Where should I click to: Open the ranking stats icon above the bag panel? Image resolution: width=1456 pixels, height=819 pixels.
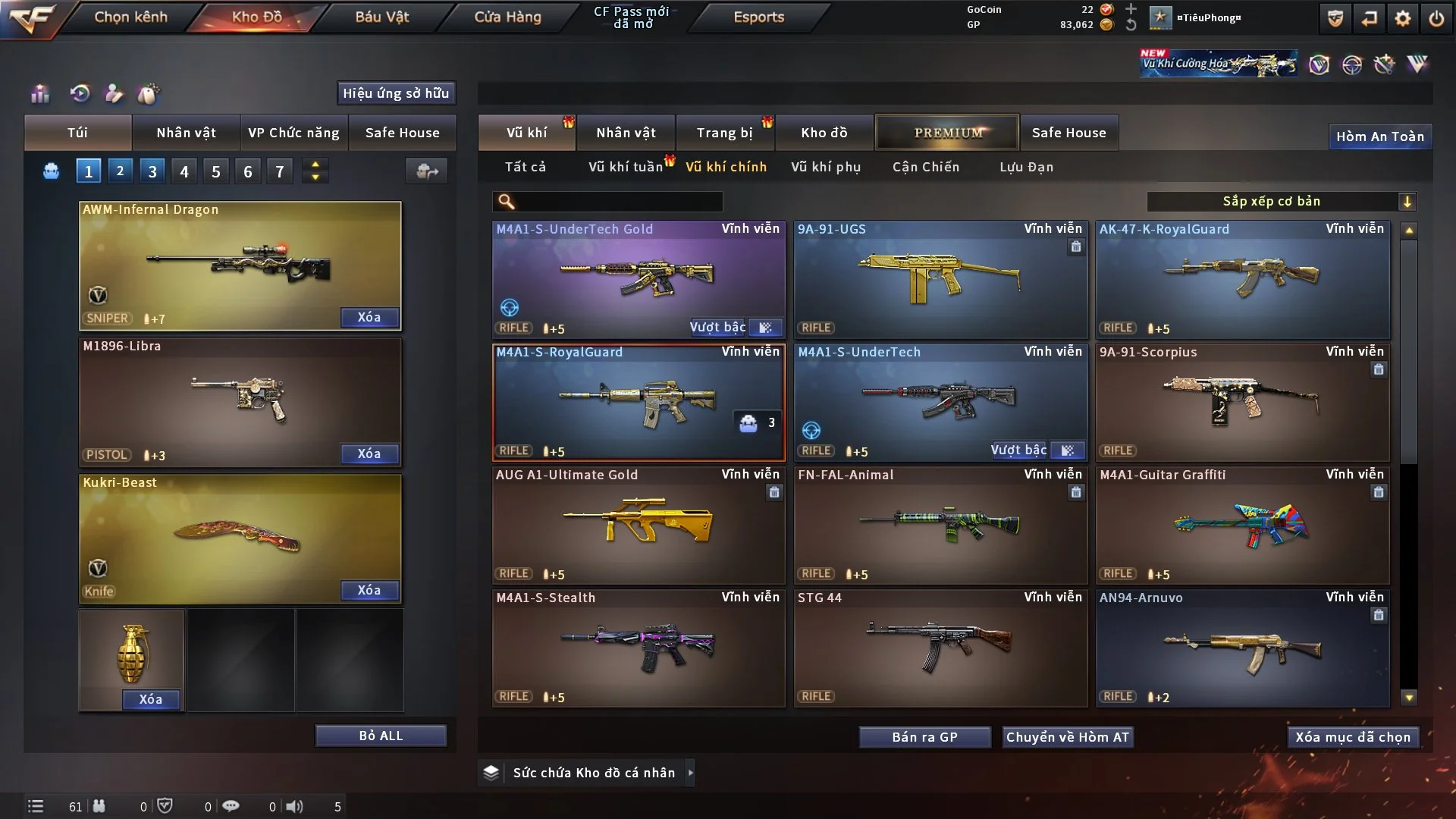tap(39, 93)
